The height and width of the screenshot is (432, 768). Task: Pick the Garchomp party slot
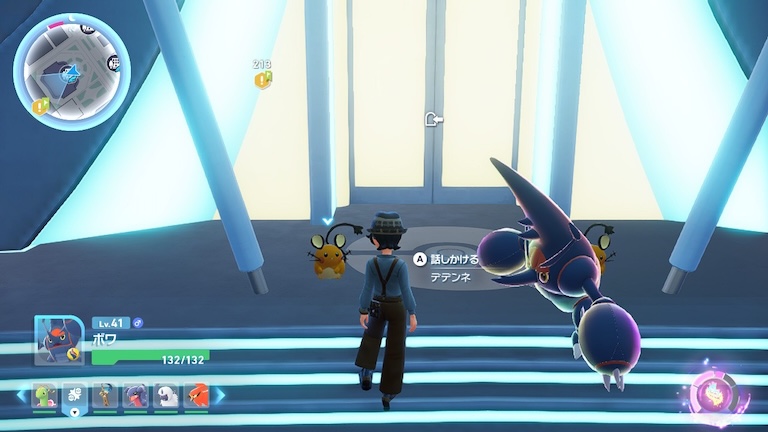pyautogui.click(x=134, y=396)
